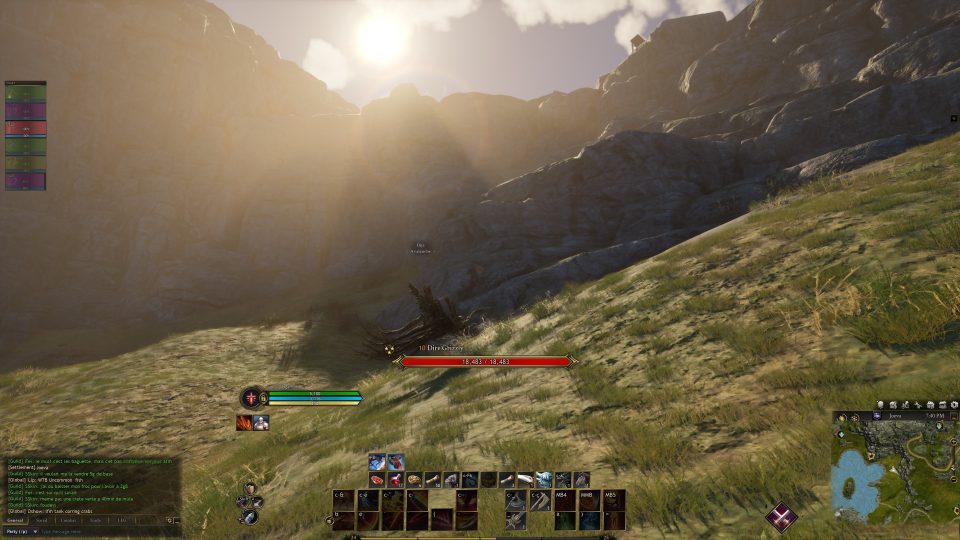Click the purple crossed-swords diamond icon
The width and height of the screenshot is (960, 540).
click(x=781, y=516)
